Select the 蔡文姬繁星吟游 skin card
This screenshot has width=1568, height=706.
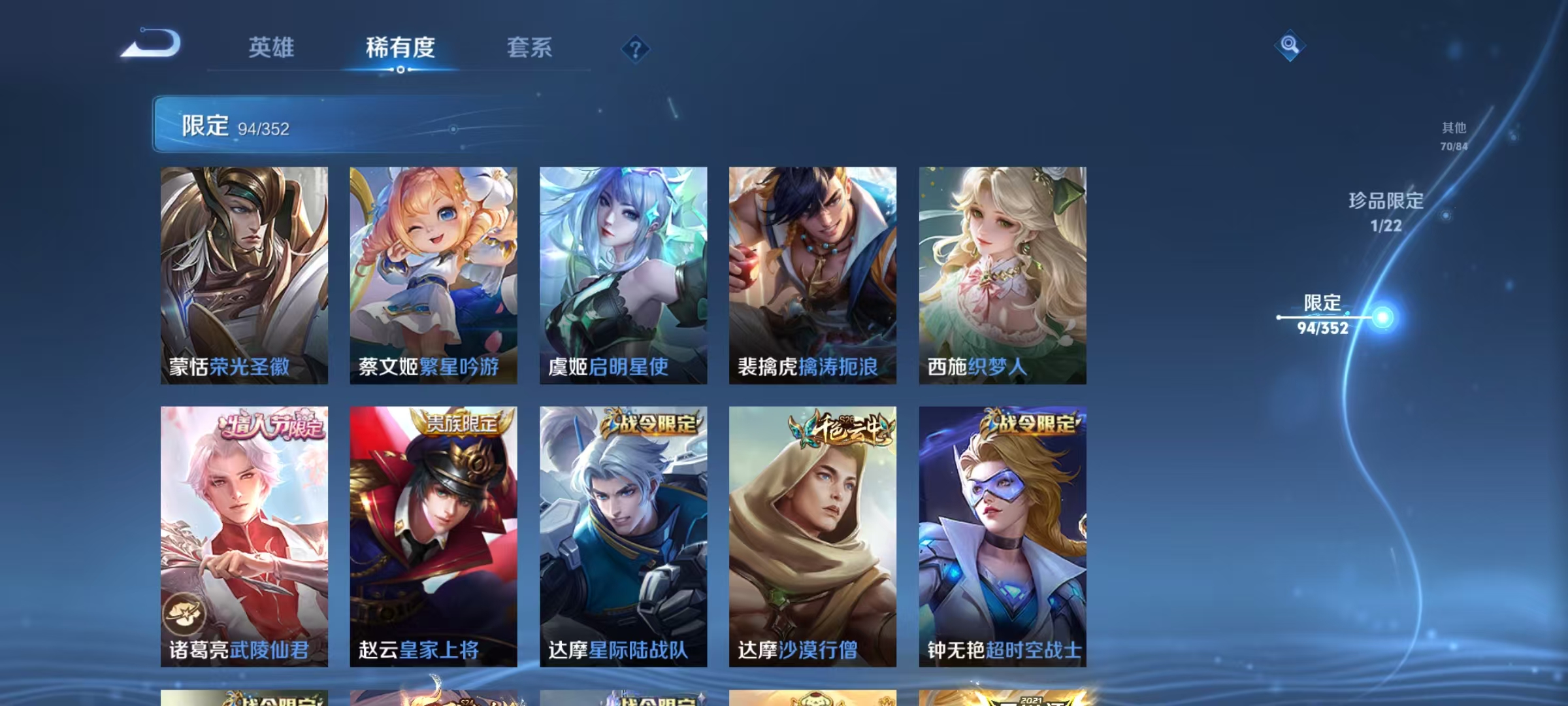(x=433, y=275)
